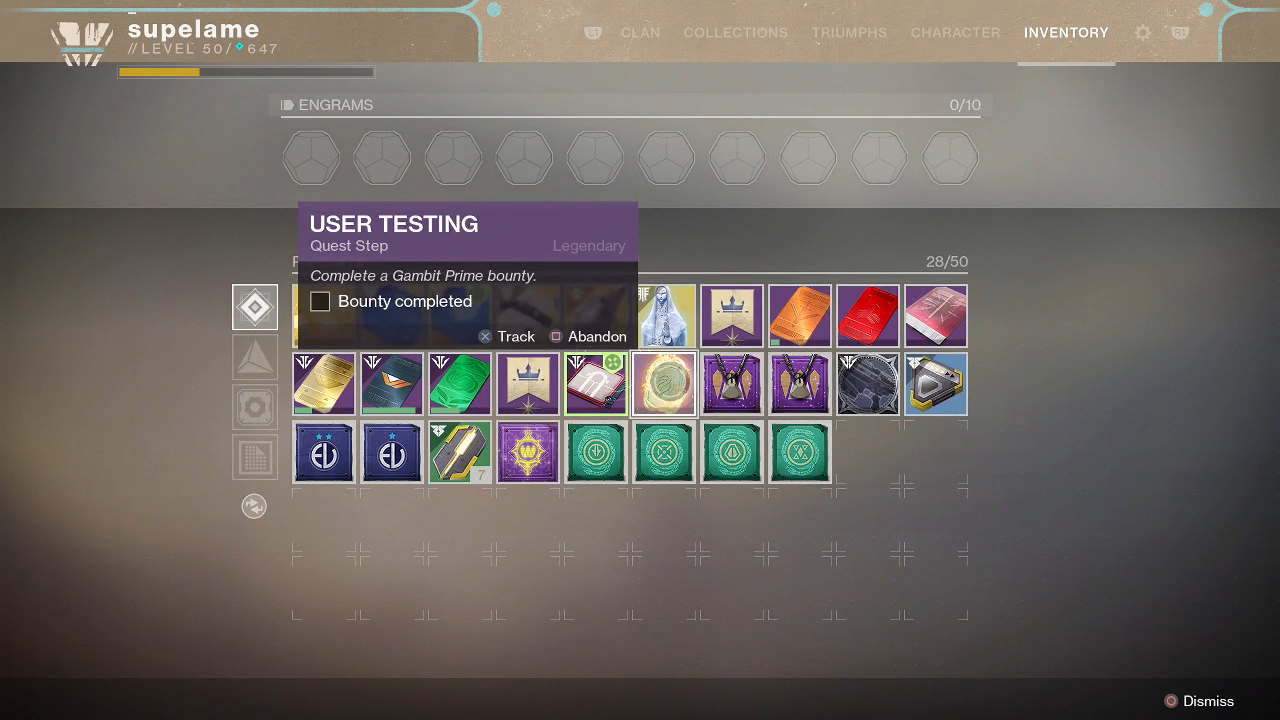Open the settings gear icon
This screenshot has height=720, width=1280.
point(1143,33)
